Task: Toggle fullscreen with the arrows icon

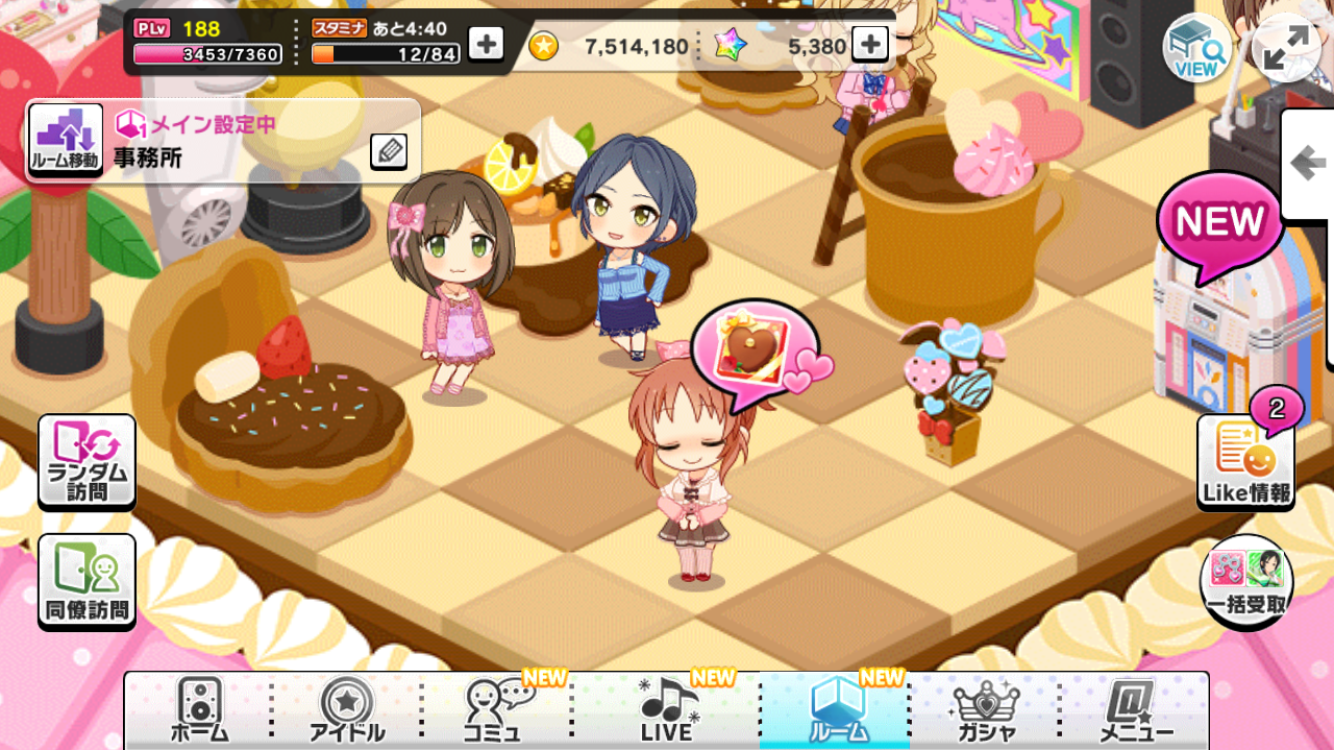Action: pos(1285,47)
